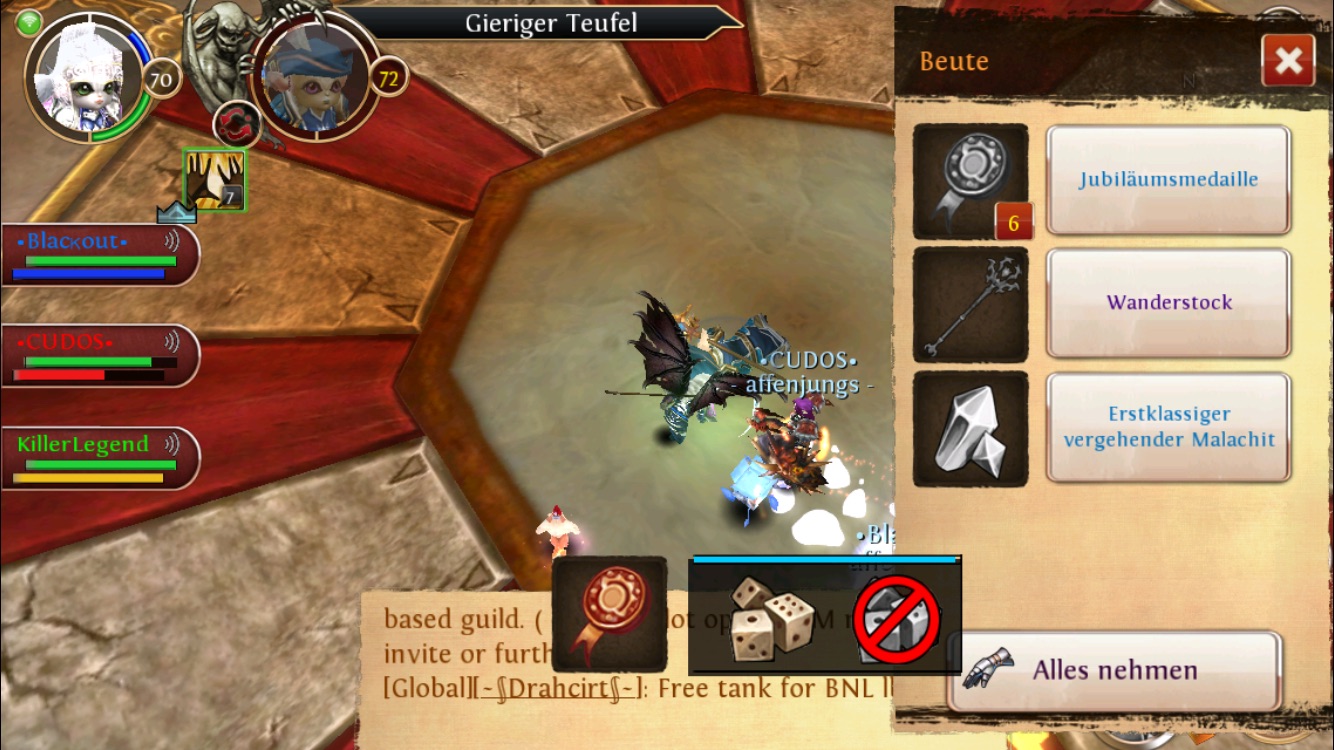The image size is (1334, 750).
Task: Select party member CUDOS's frame
Action: pos(98,355)
